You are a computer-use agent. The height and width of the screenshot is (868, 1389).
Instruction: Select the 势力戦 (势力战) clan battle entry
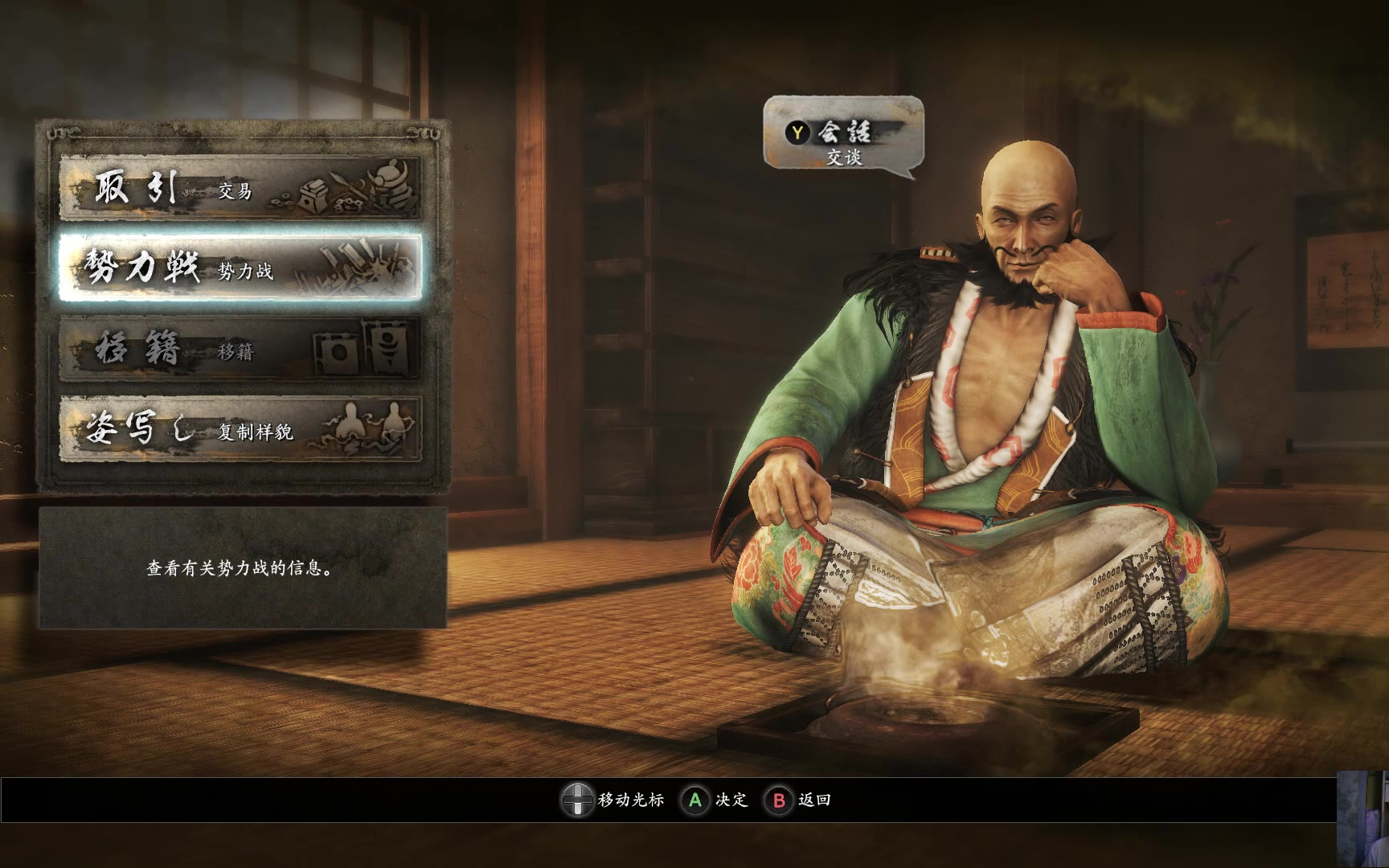click(x=240, y=268)
